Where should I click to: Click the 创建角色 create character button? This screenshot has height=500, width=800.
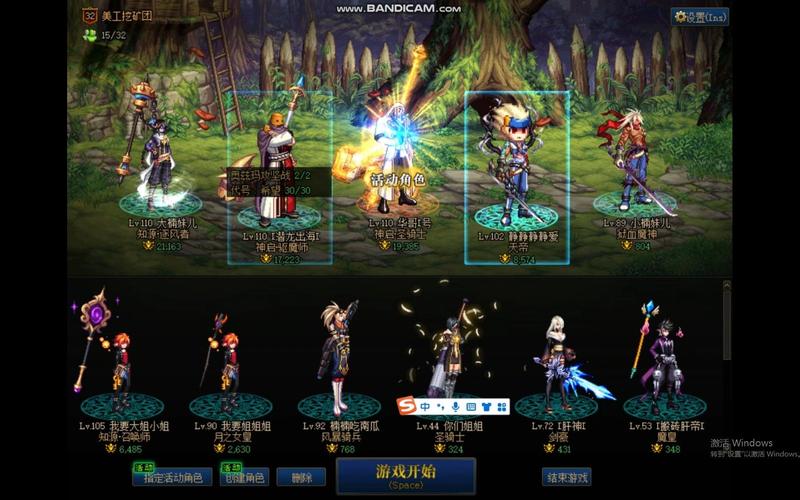(243, 478)
